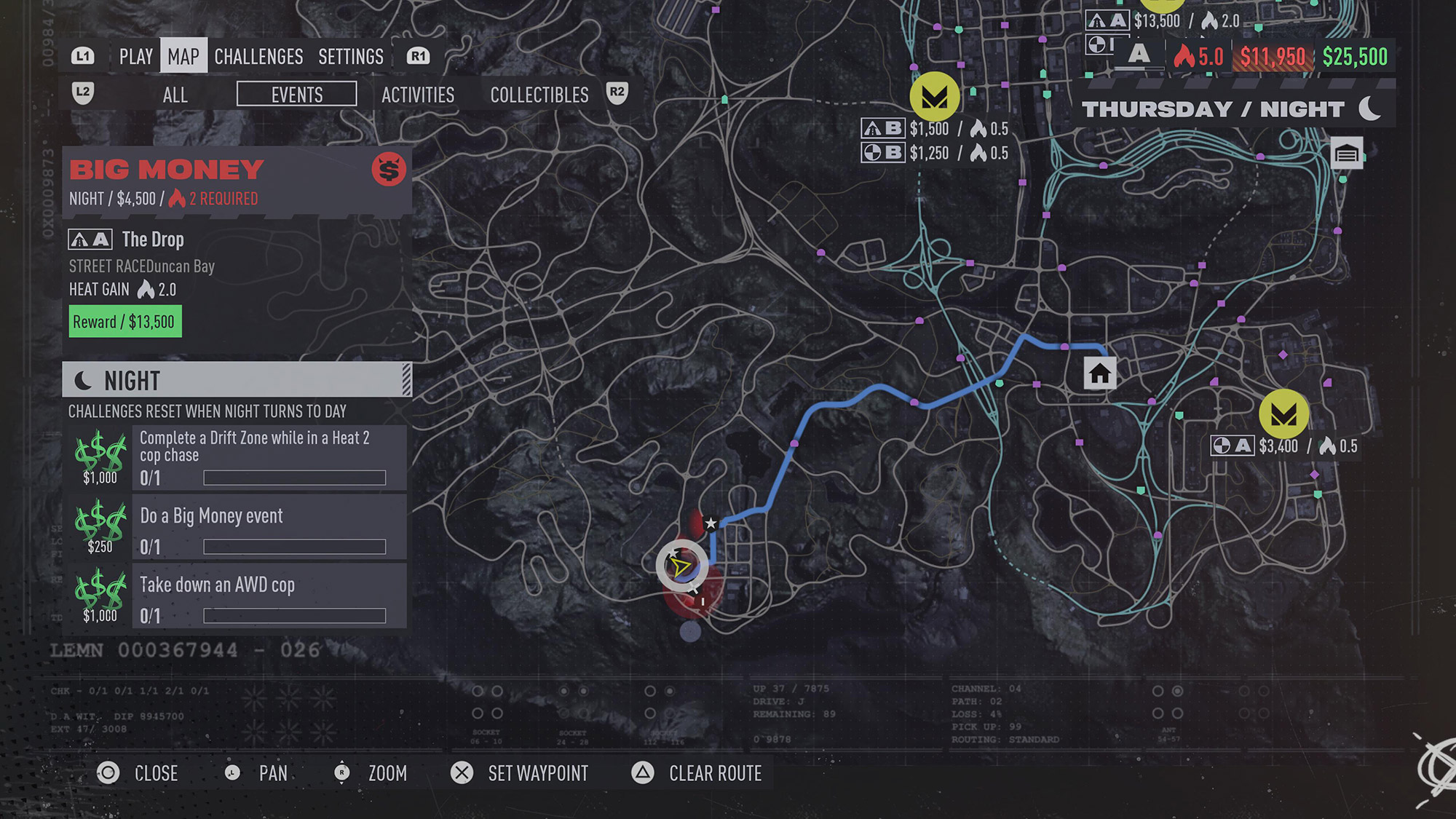Select the Do a Big Money event challenge
The height and width of the screenshot is (819, 1456).
tap(269, 527)
